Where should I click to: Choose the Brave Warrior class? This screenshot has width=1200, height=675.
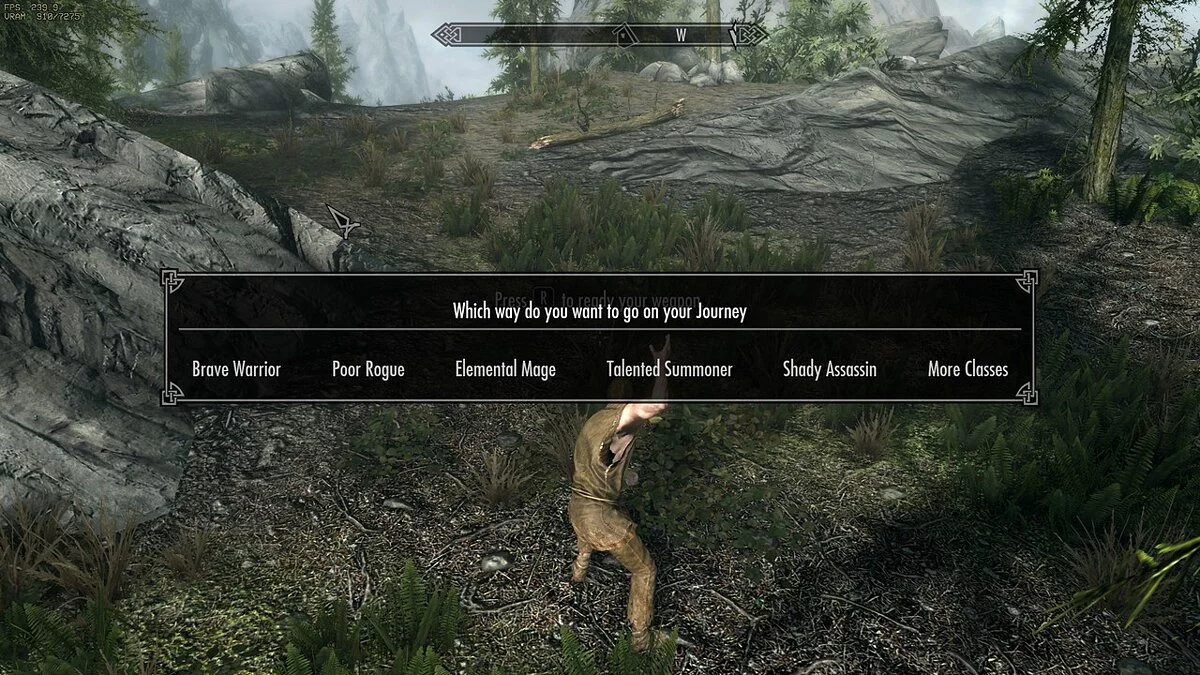236,369
